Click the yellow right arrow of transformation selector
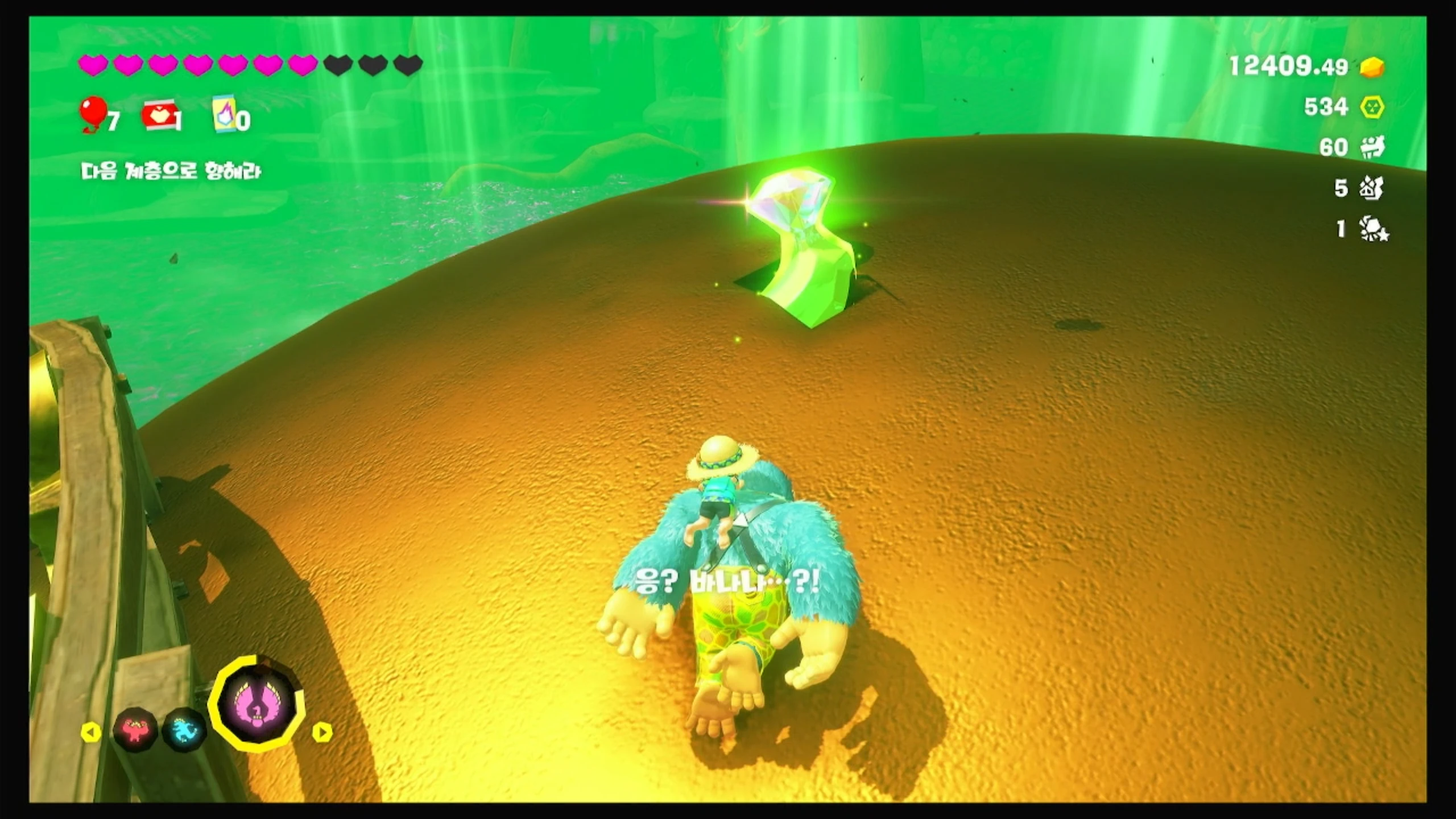 pos(322,732)
